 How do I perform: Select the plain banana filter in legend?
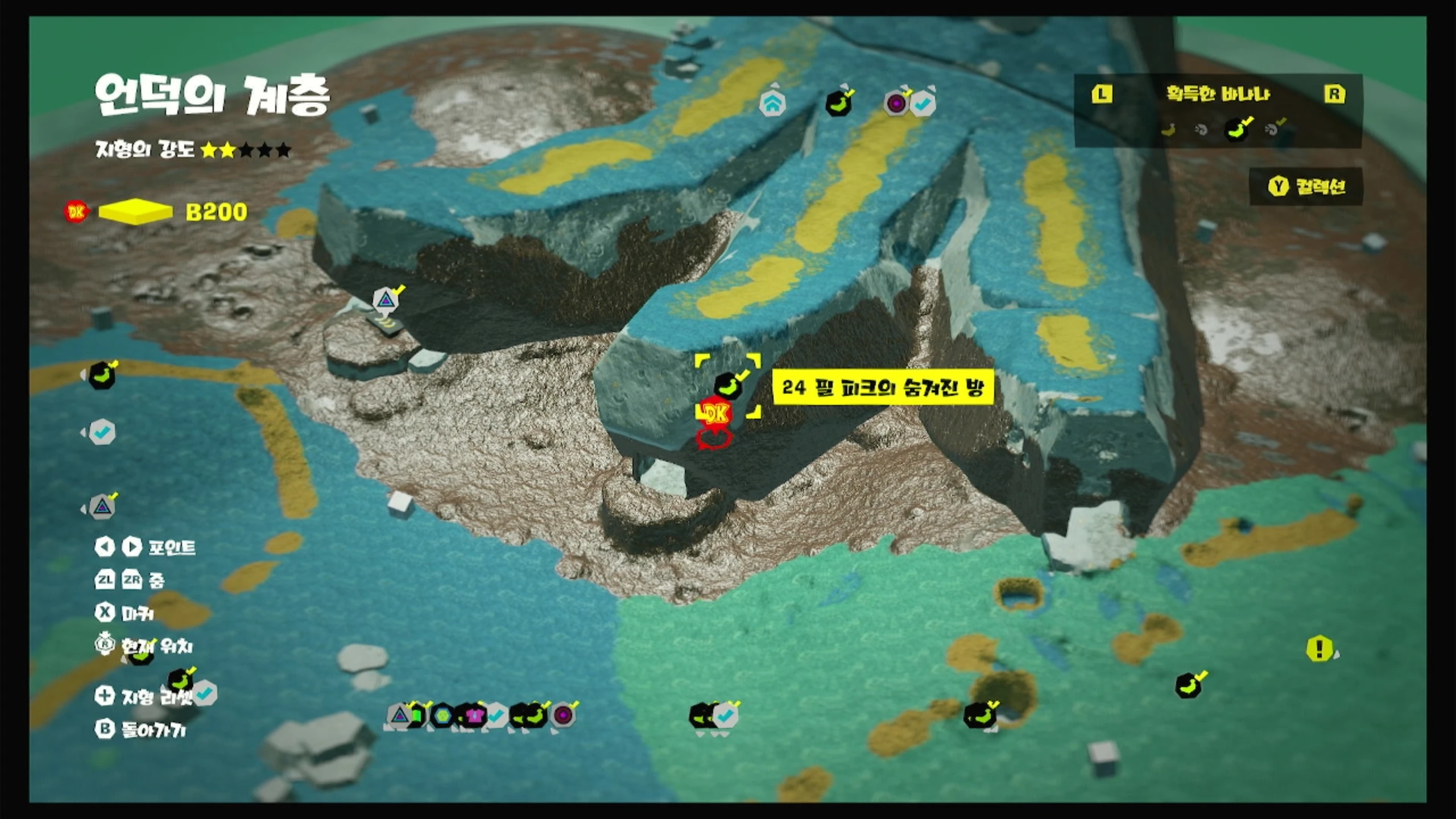[x=1168, y=130]
